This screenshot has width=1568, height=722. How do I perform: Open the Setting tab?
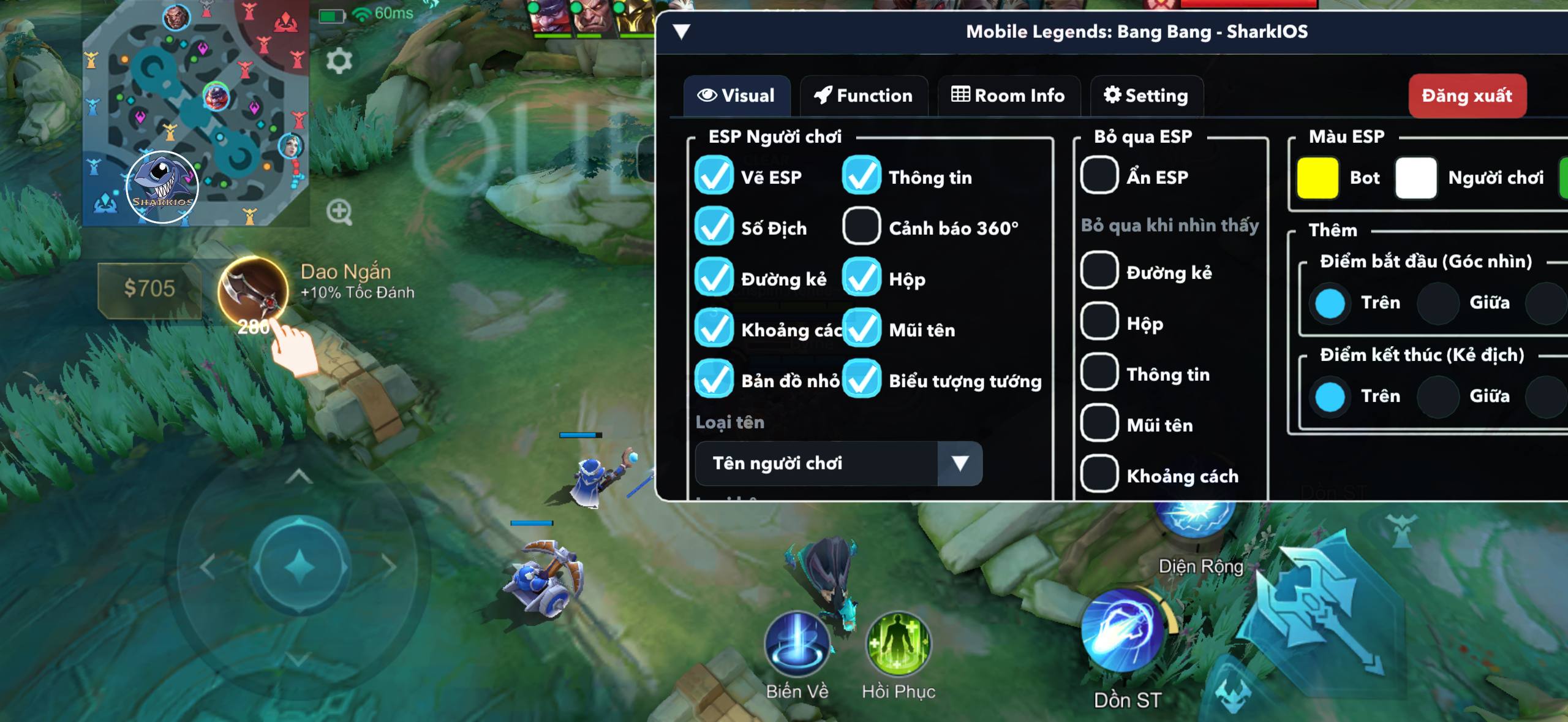click(1146, 96)
